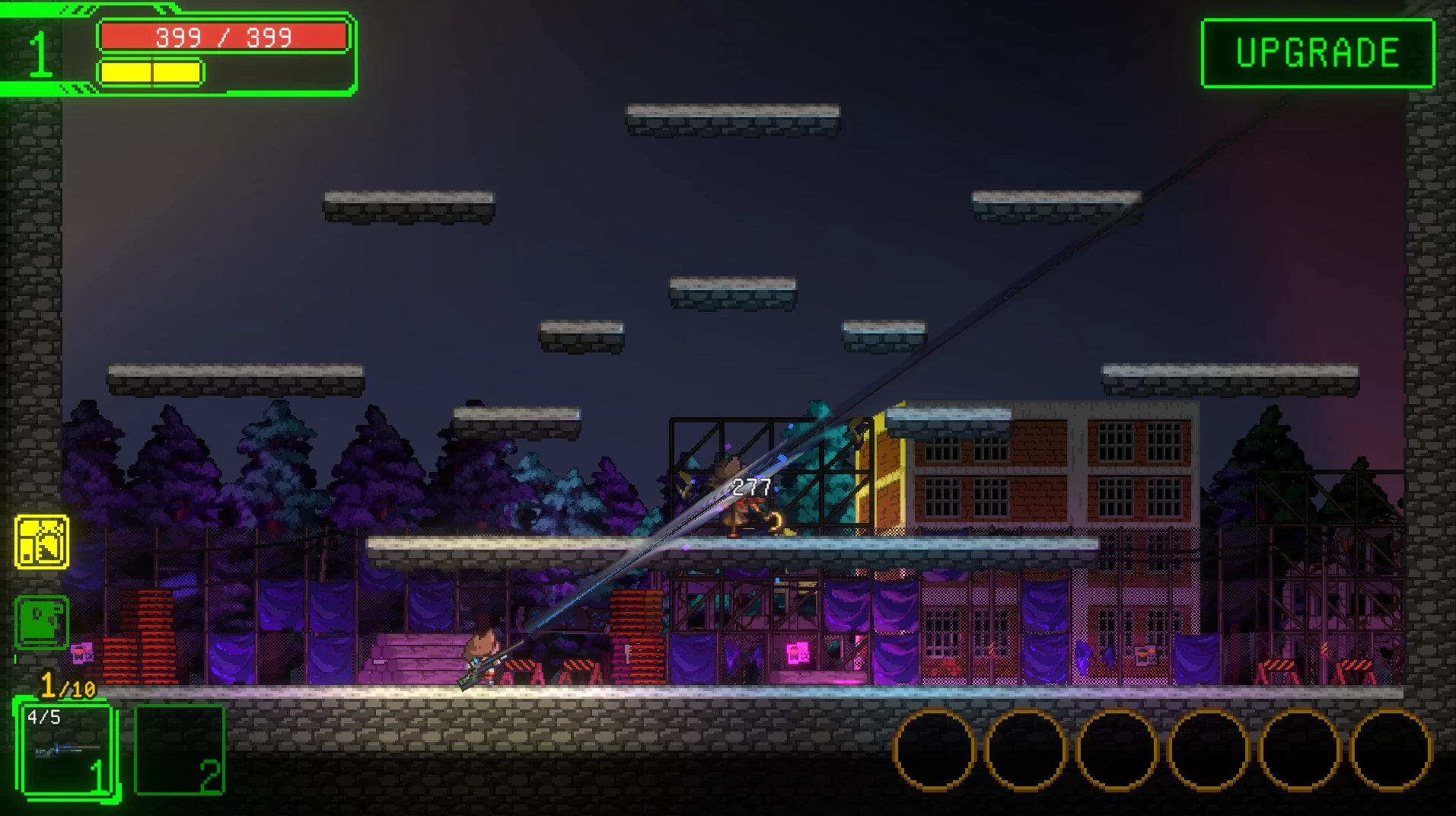Open the UPGRADE menu
This screenshot has width=1456, height=816.
[1317, 53]
